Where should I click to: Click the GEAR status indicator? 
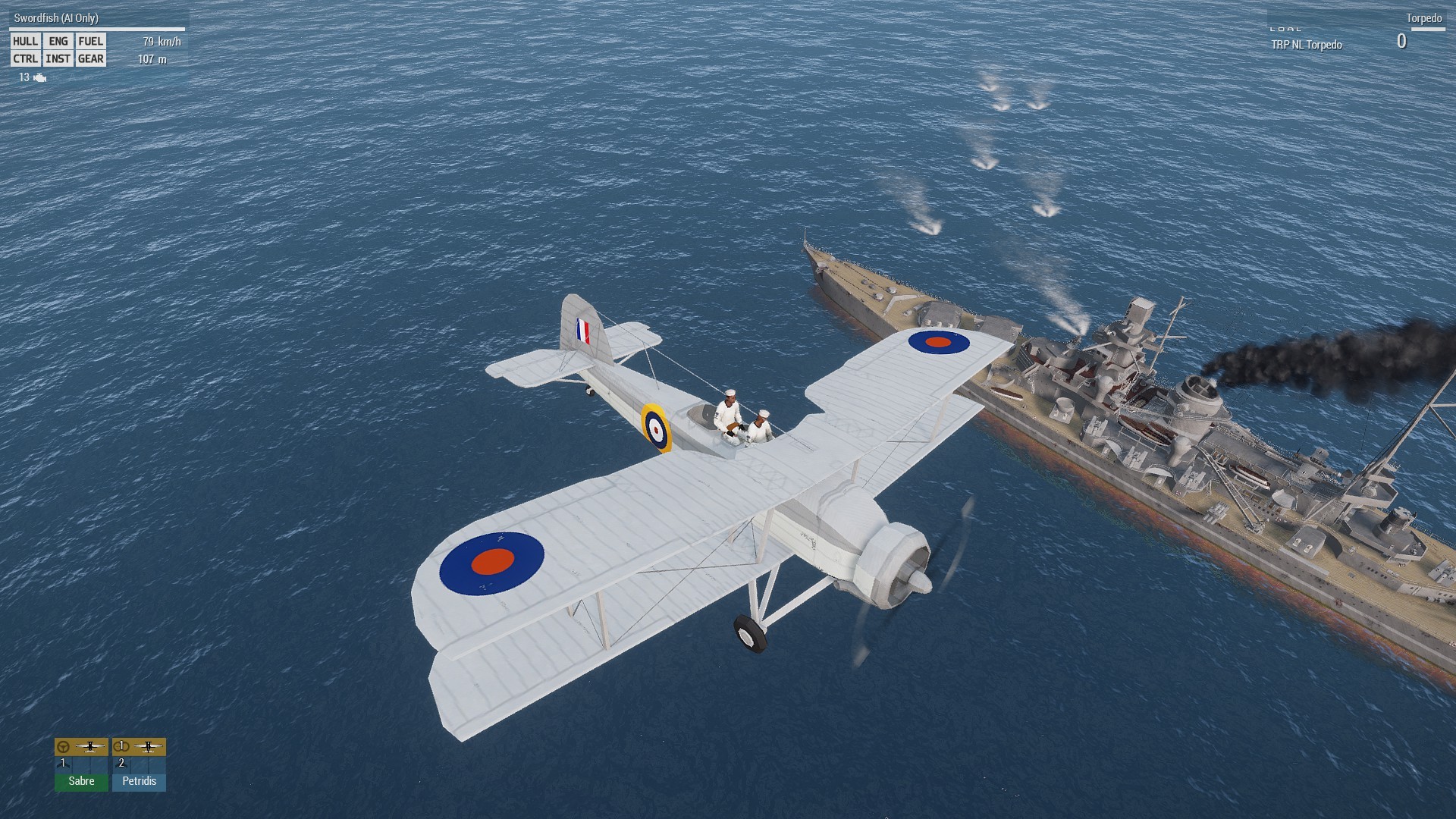point(91,59)
